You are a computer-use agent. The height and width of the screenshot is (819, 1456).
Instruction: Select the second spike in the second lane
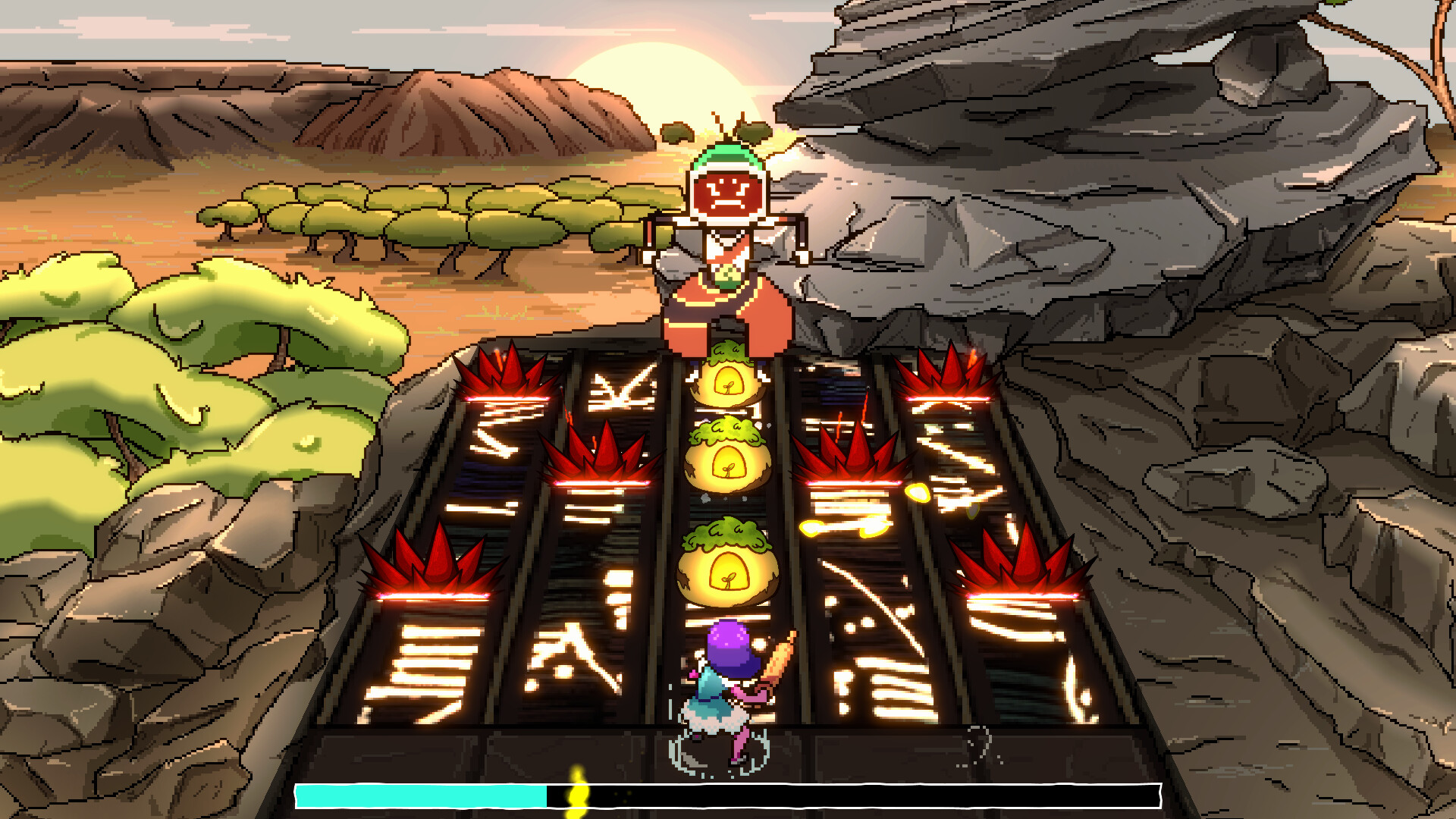(599, 455)
